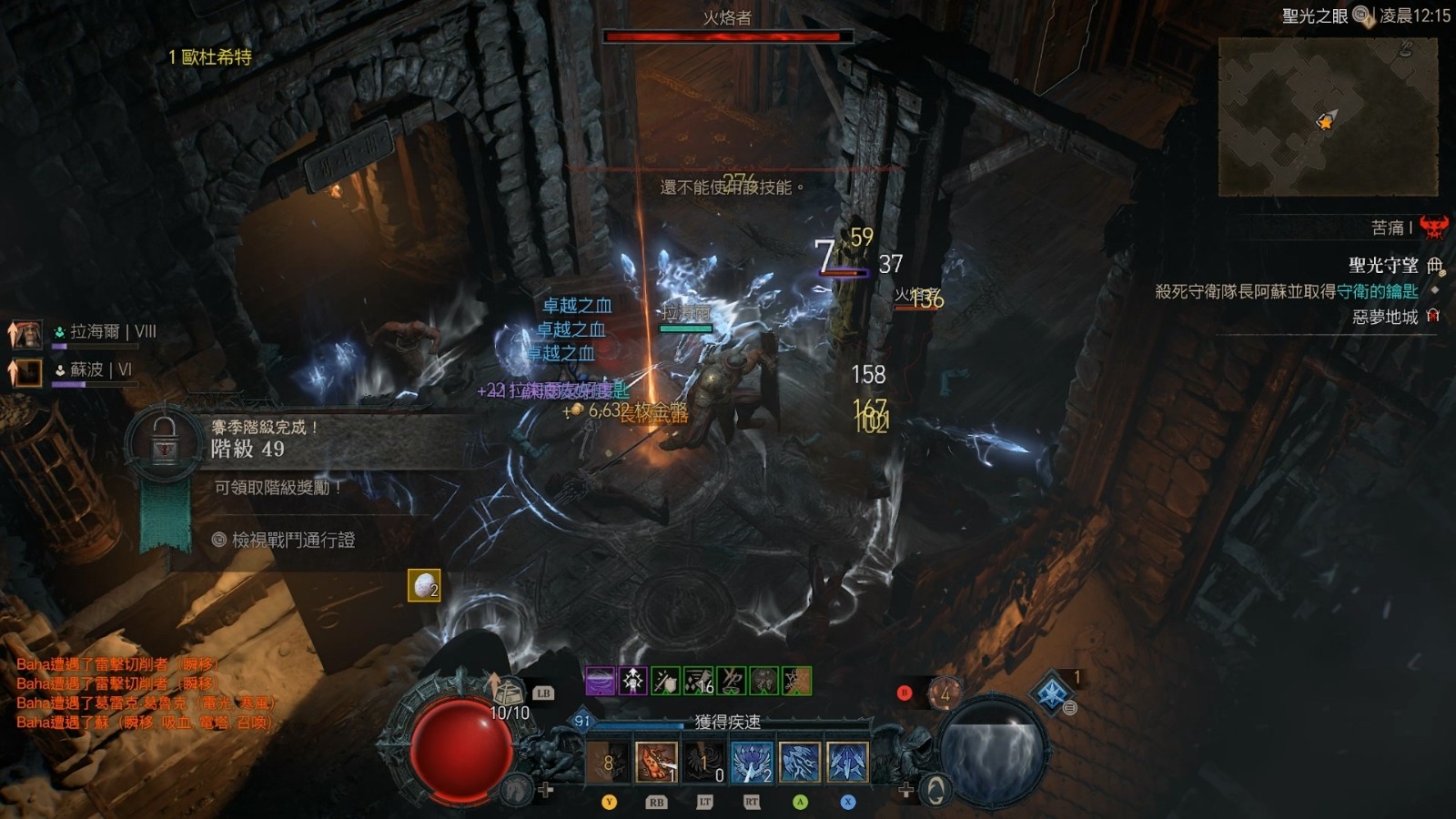Click the red demon 苦痛 difficulty icon
The image size is (1456, 819).
coord(1434,227)
